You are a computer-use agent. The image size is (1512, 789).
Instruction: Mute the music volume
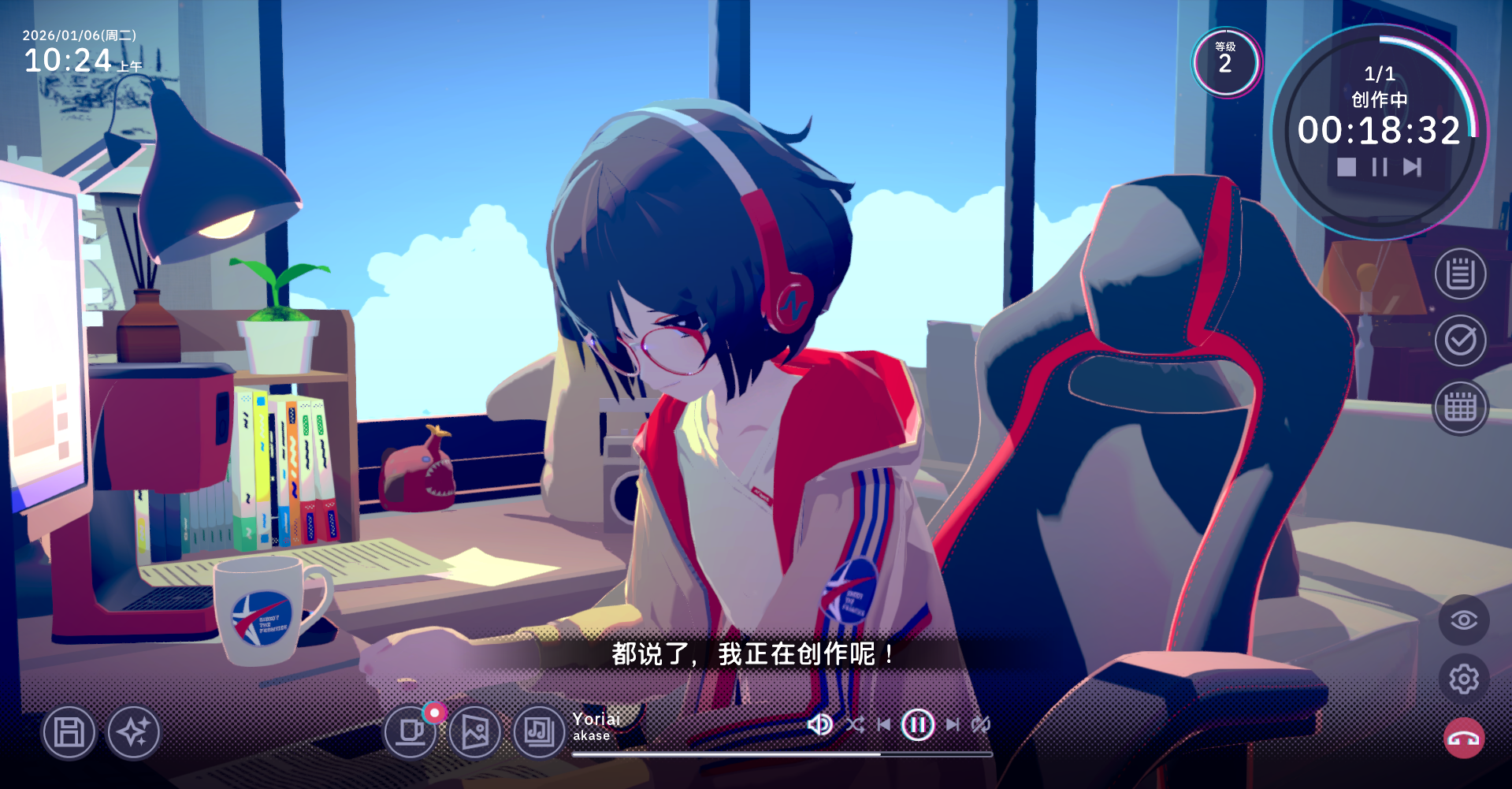point(820,725)
